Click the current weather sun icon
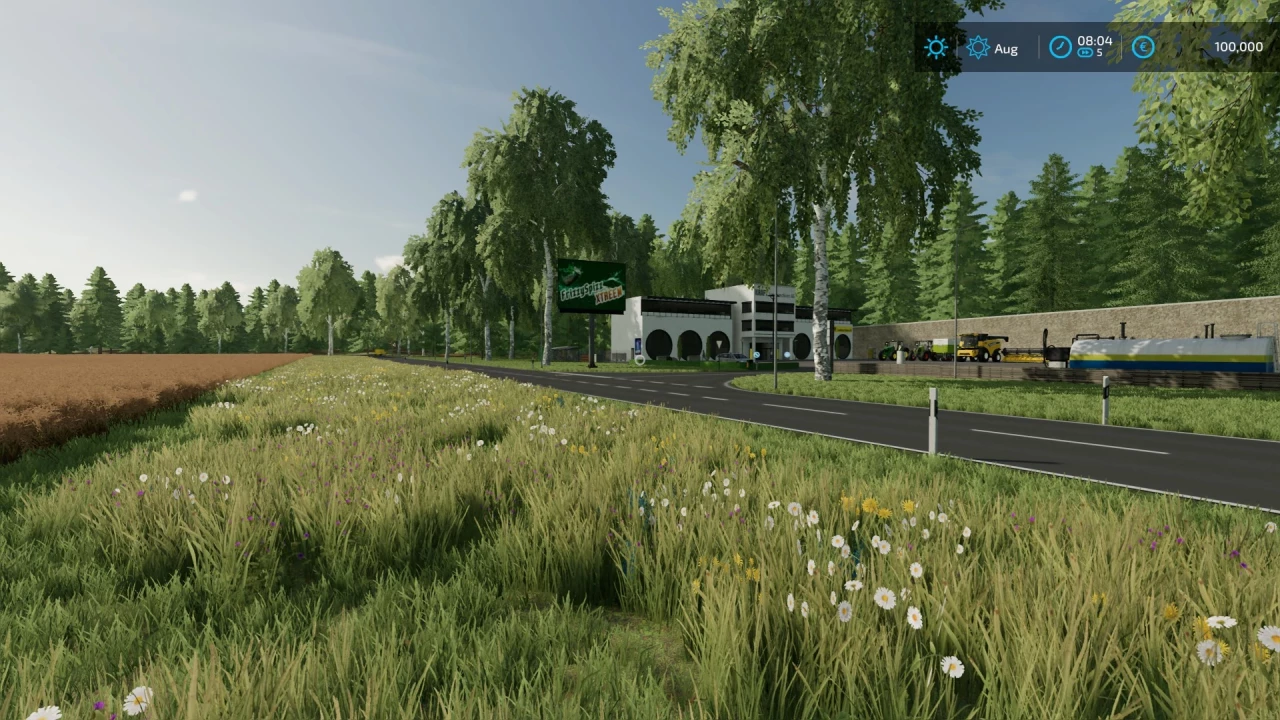This screenshot has height=720, width=1280. 935,47
